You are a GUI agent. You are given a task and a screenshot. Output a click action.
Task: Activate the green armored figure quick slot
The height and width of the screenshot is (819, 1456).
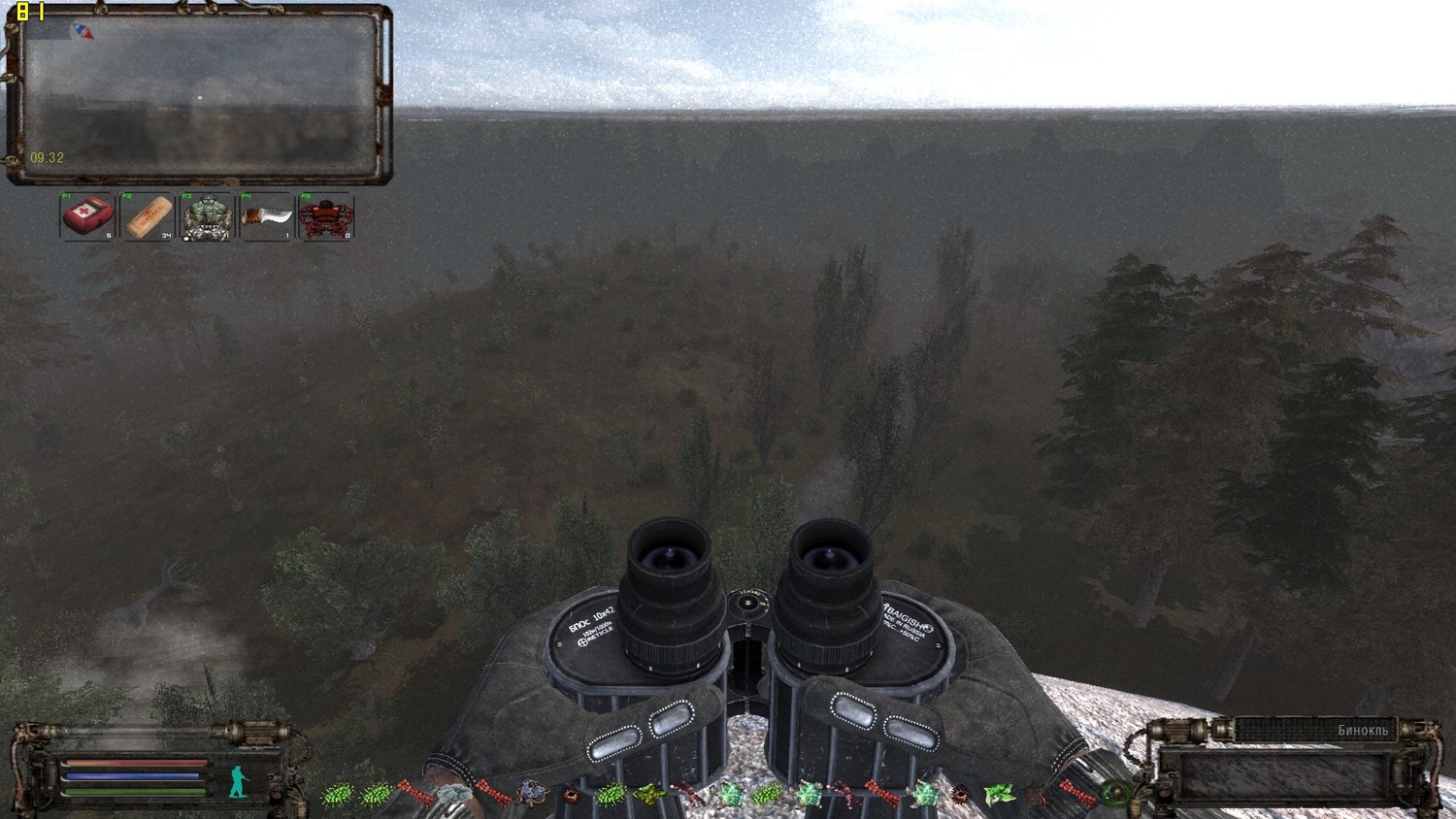pyautogui.click(x=207, y=216)
